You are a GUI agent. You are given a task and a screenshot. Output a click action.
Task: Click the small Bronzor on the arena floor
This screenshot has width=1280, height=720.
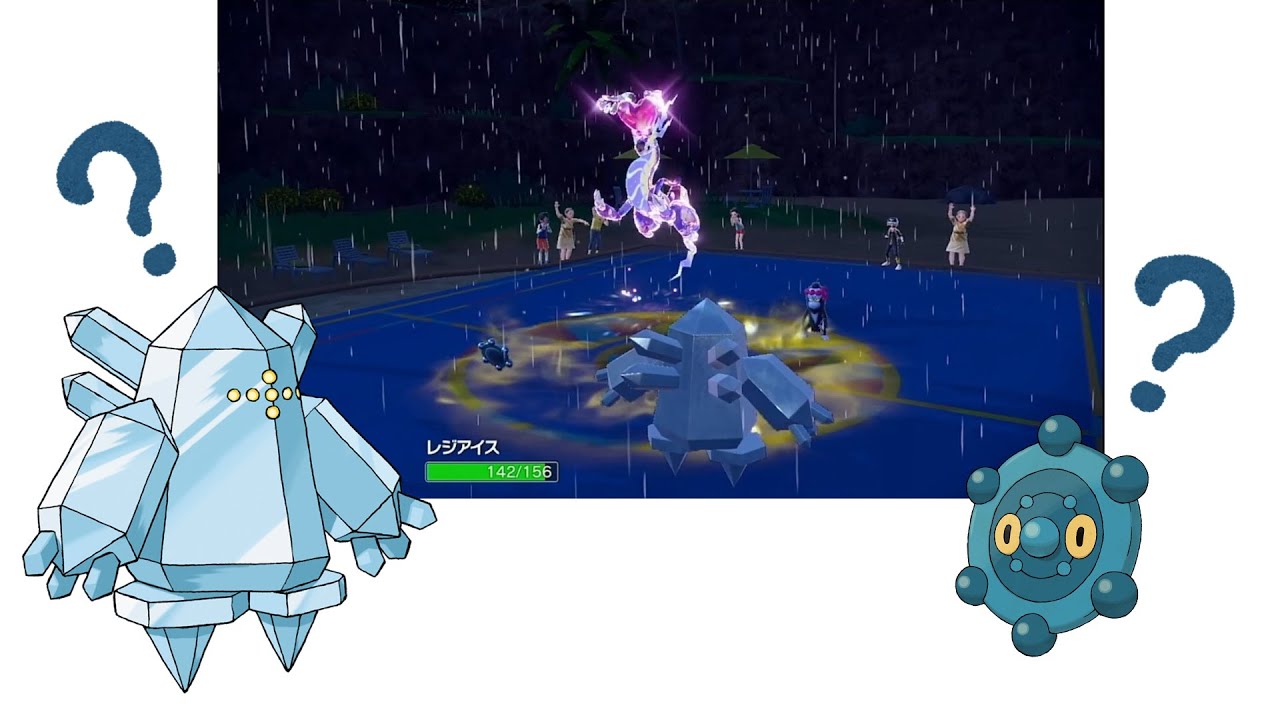pyautogui.click(x=495, y=355)
